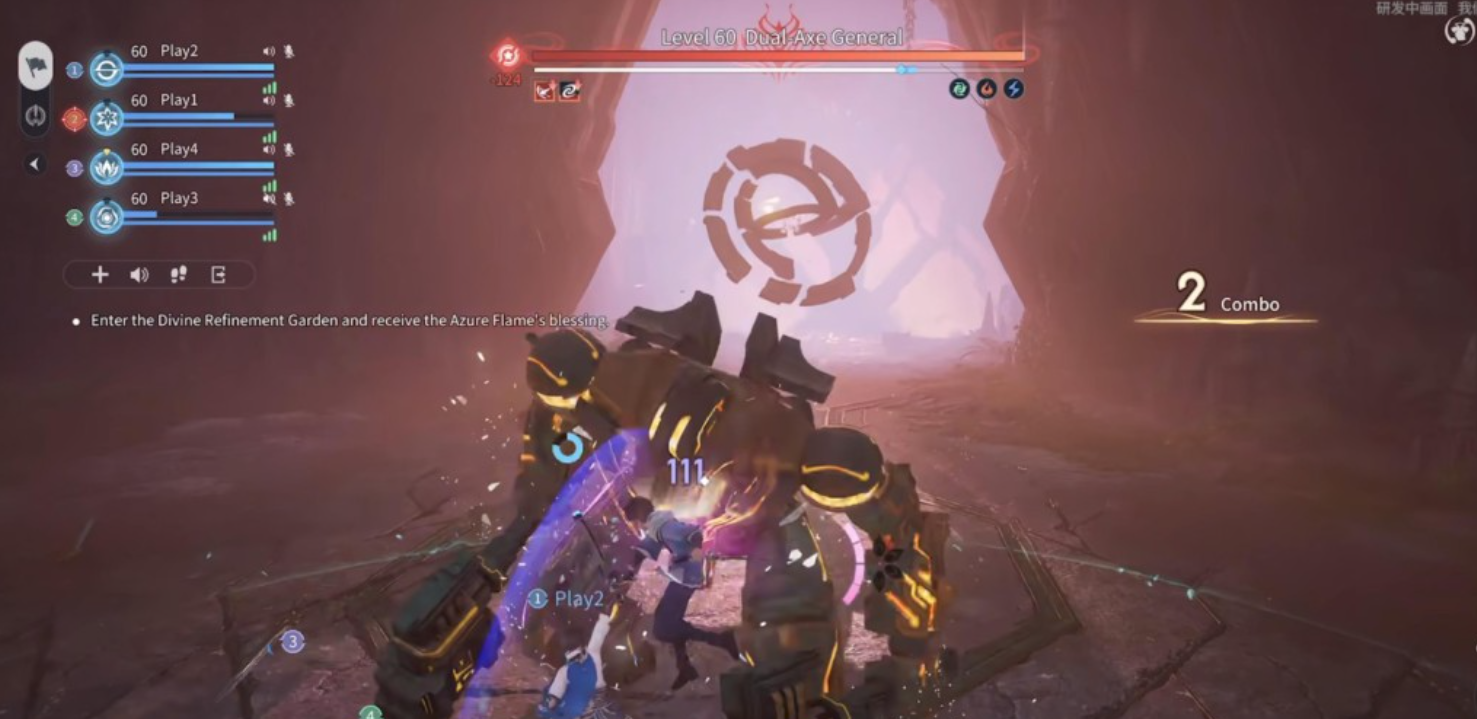Open team voice settings via speaker button
Viewport: 1477px width, 719px height.
point(139,275)
